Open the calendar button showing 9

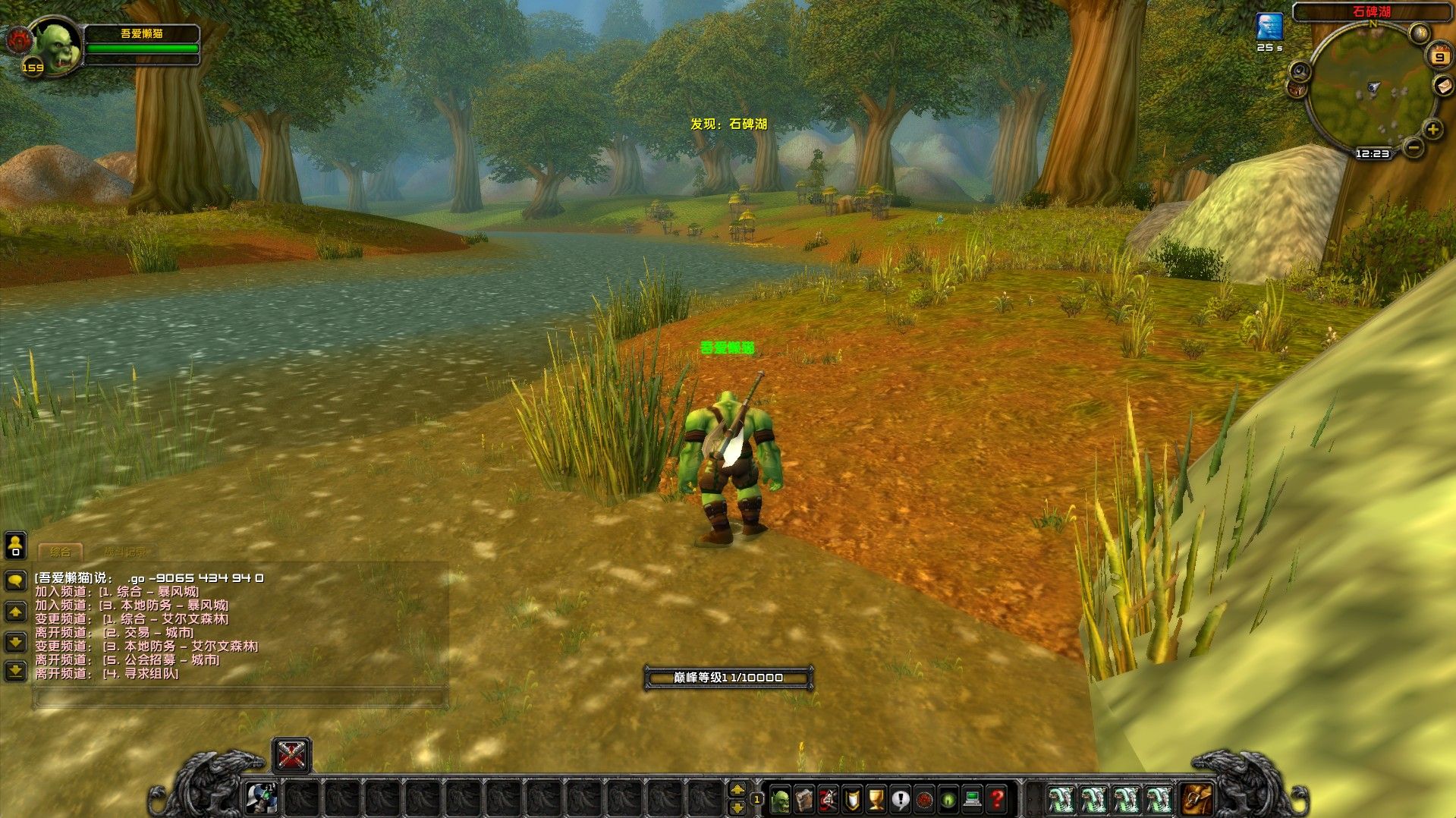click(x=1439, y=57)
